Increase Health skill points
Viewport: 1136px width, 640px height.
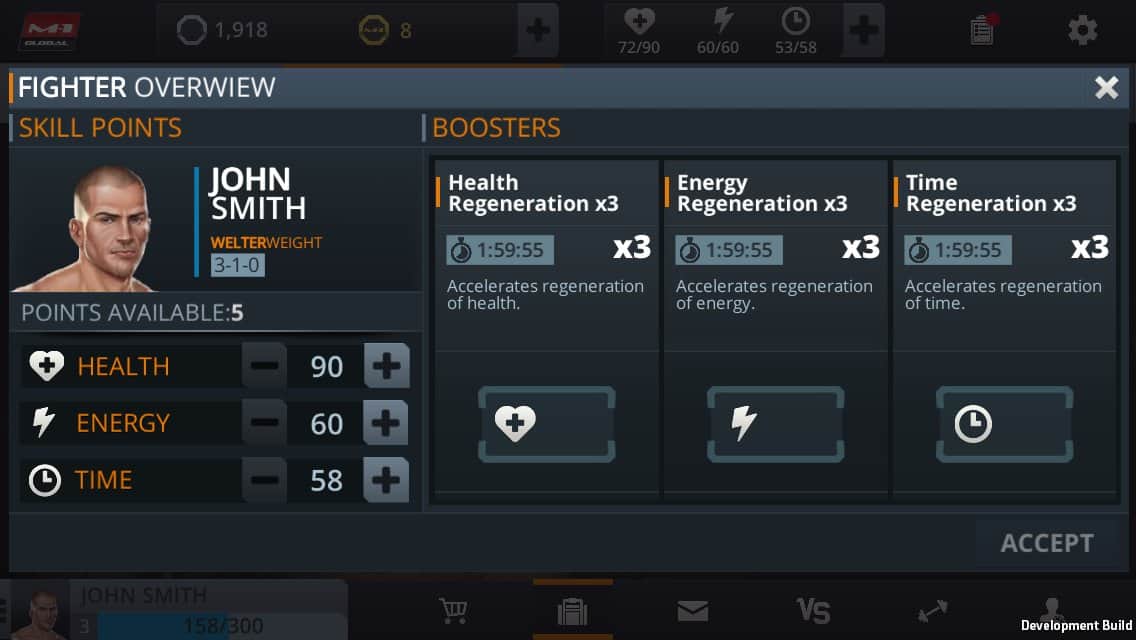pos(386,366)
